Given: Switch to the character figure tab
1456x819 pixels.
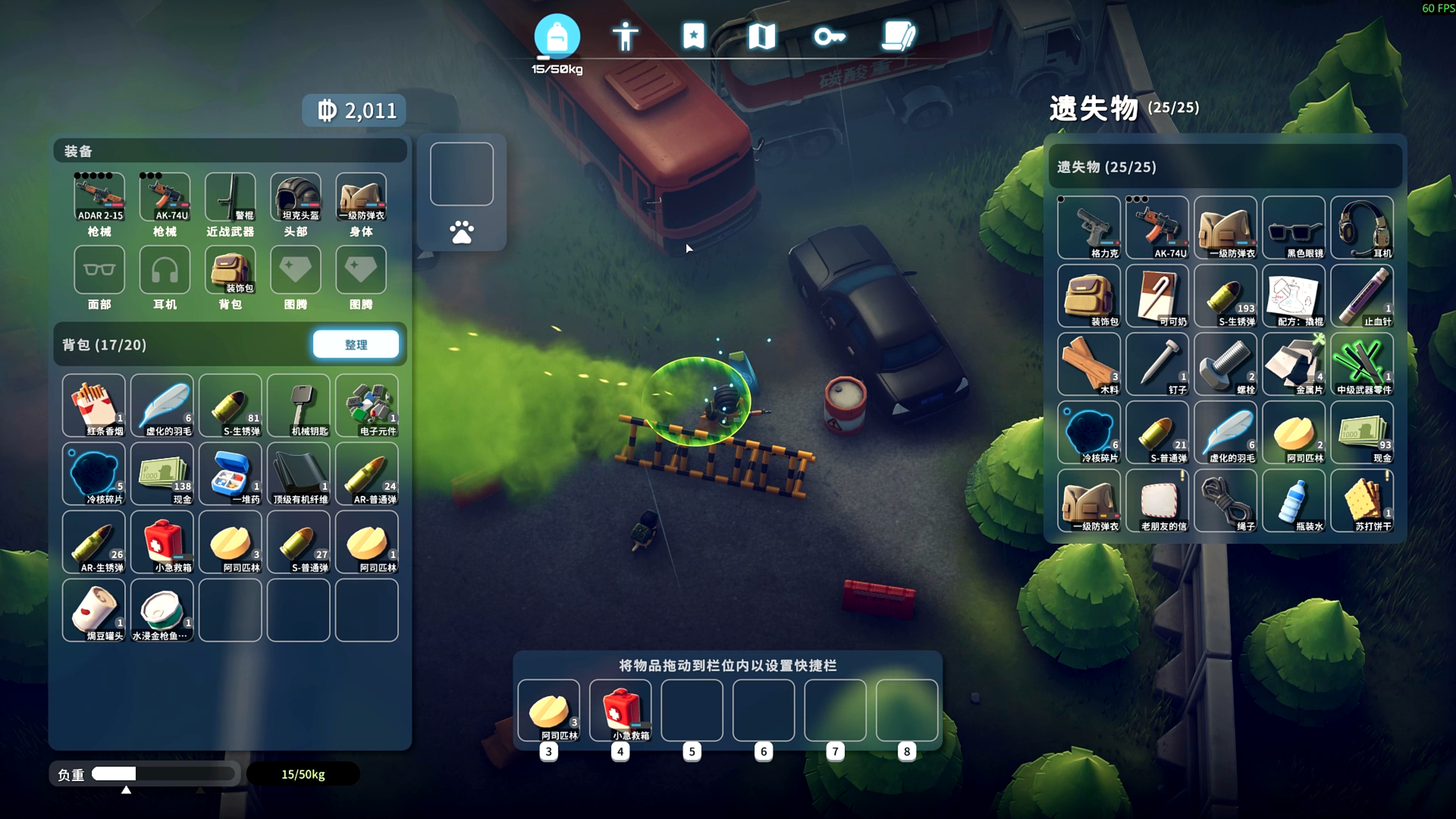Looking at the screenshot, I should point(625,37).
